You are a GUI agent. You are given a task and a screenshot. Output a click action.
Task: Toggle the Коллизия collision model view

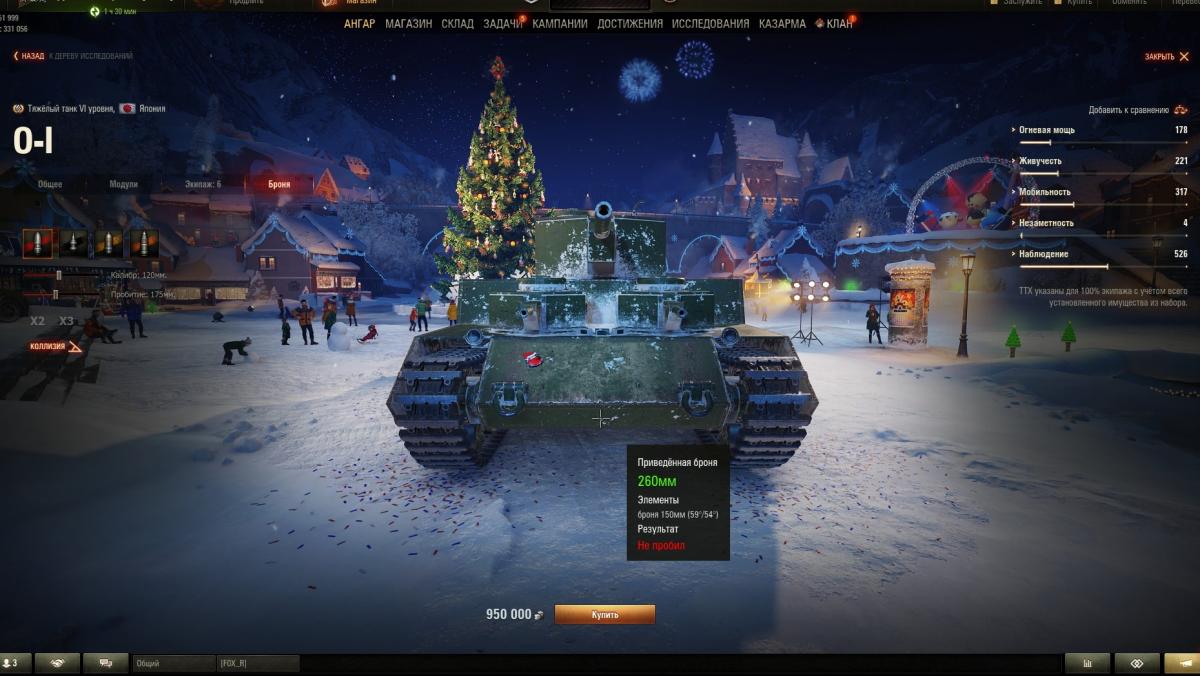[x=55, y=347]
